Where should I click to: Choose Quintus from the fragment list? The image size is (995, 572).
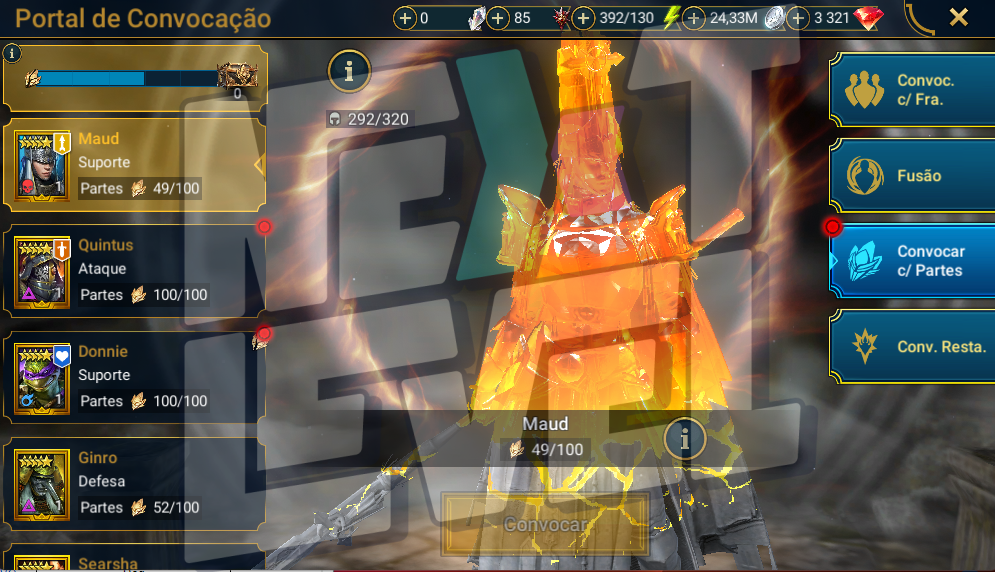tap(135, 270)
